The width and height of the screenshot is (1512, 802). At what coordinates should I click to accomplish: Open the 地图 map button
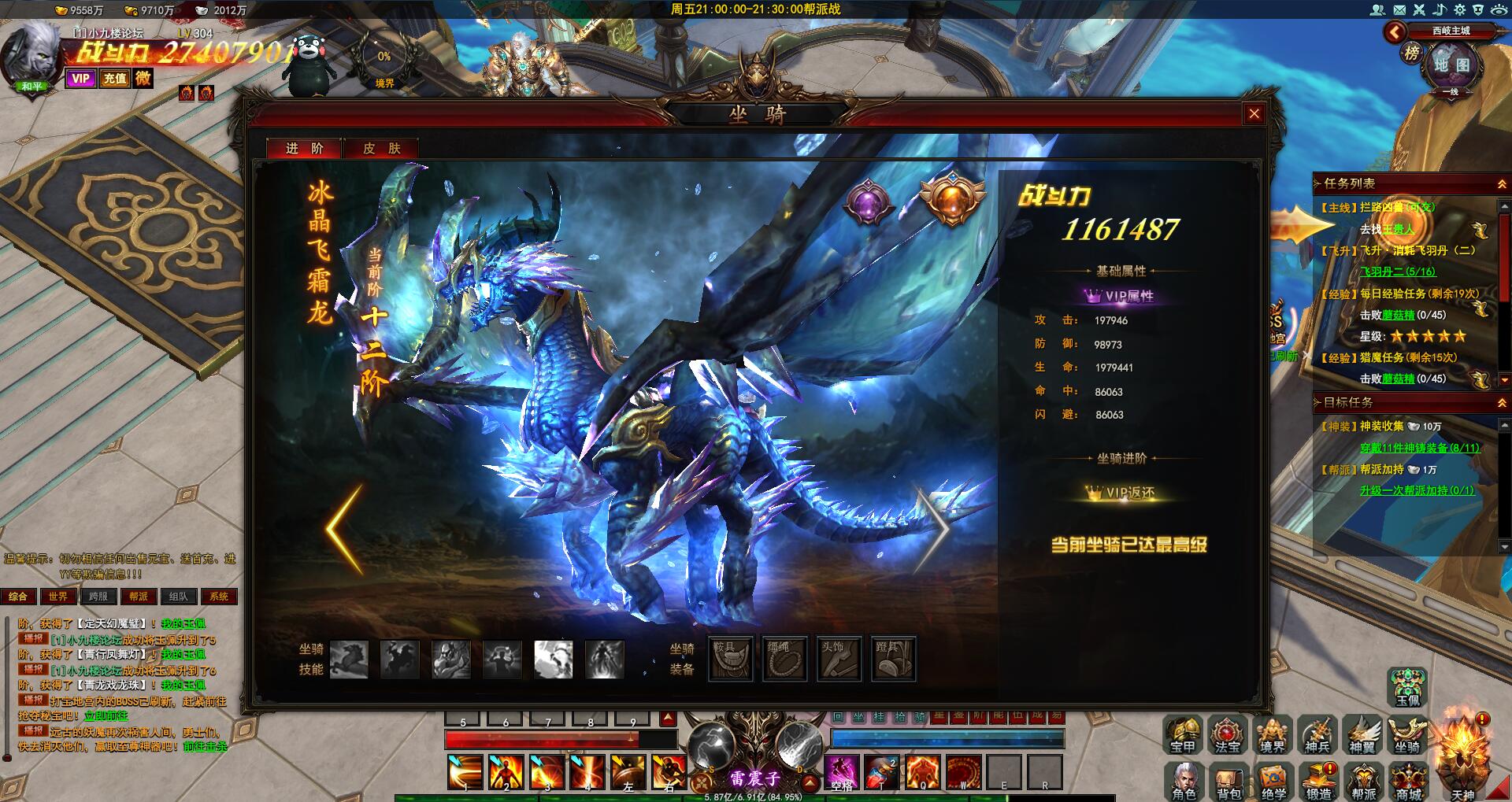pyautogui.click(x=1451, y=66)
